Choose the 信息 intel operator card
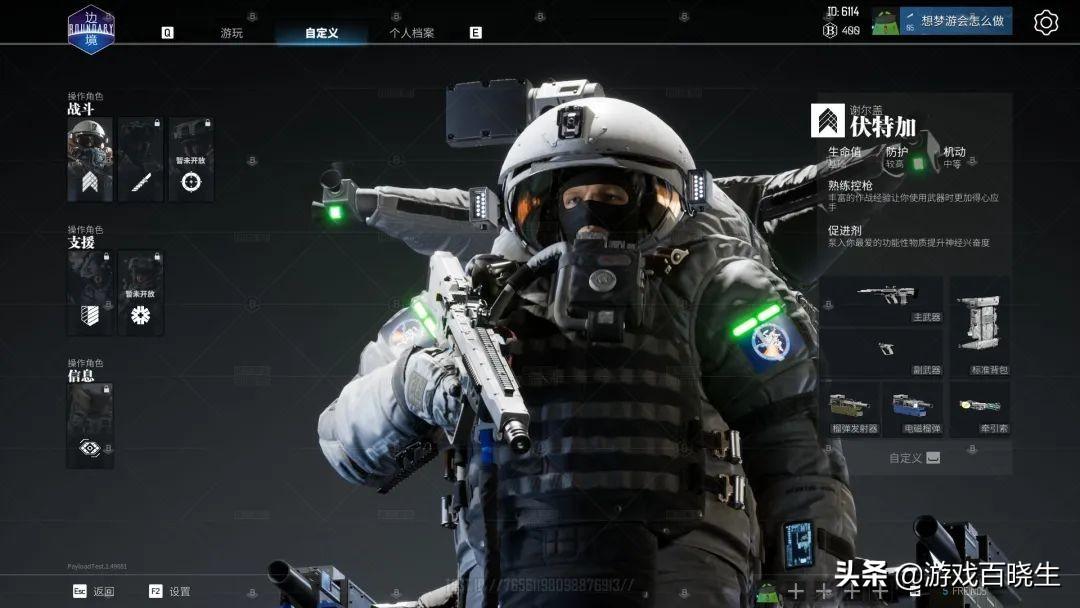1080x608 pixels. 90,425
